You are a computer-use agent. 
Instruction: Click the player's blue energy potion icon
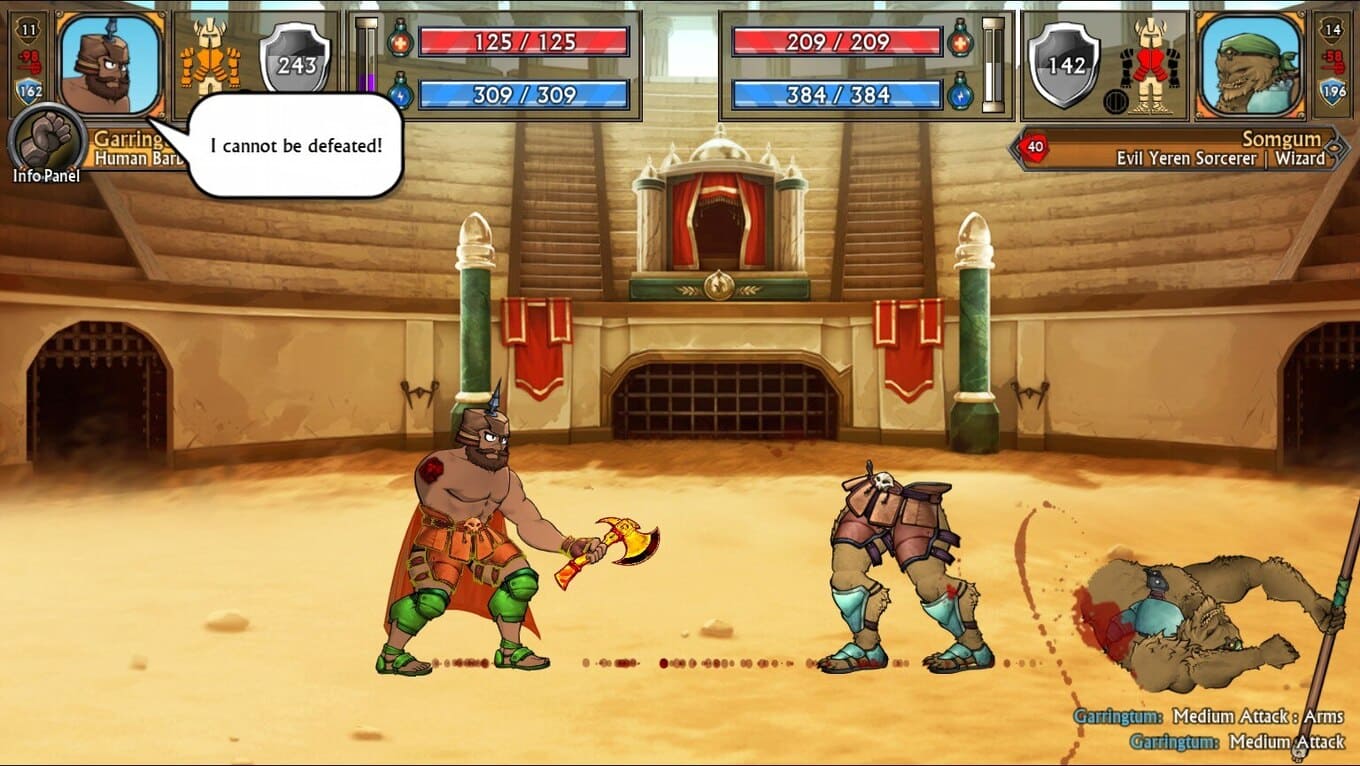[x=400, y=93]
